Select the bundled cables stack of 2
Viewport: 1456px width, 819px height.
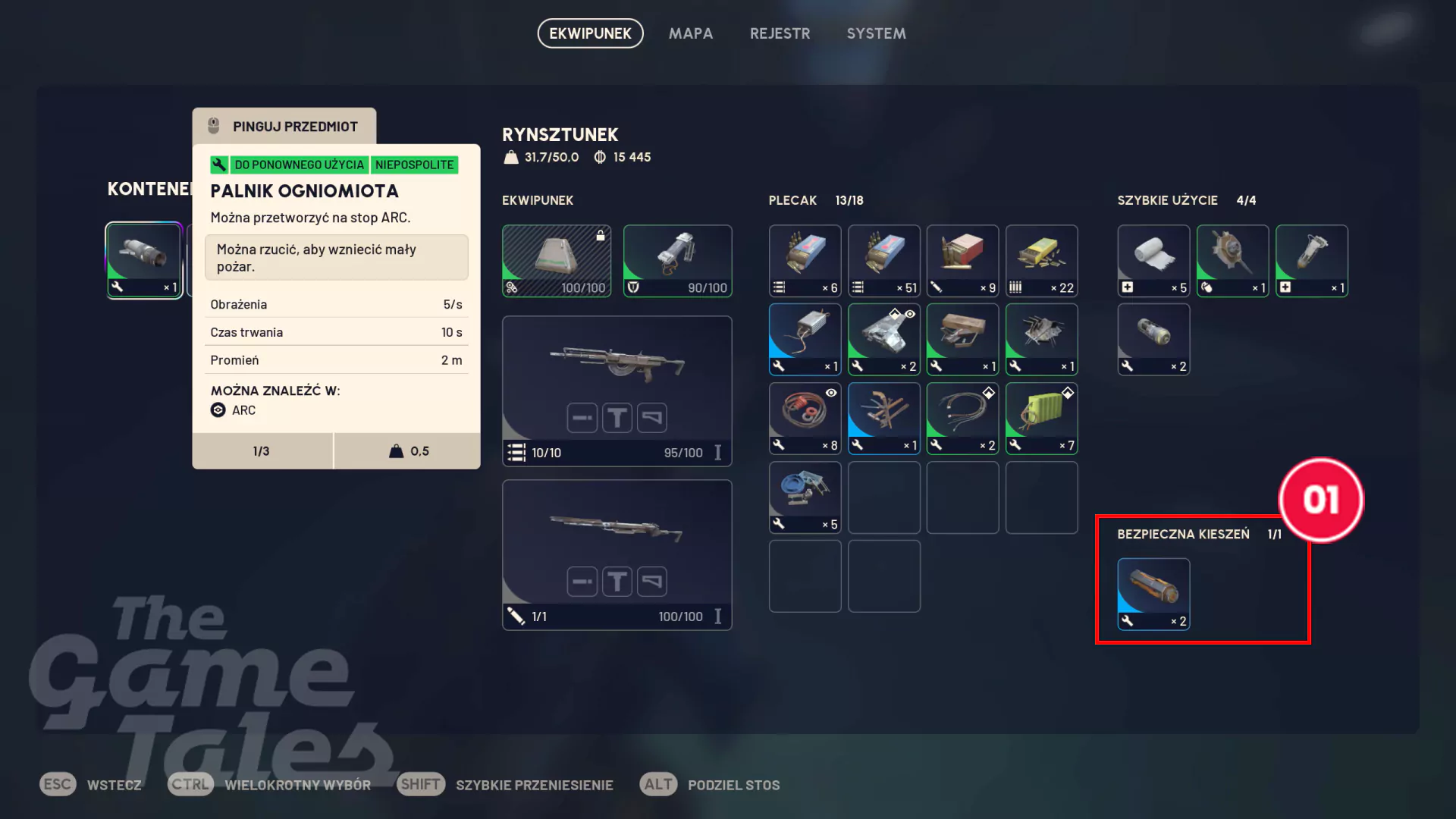[962, 418]
